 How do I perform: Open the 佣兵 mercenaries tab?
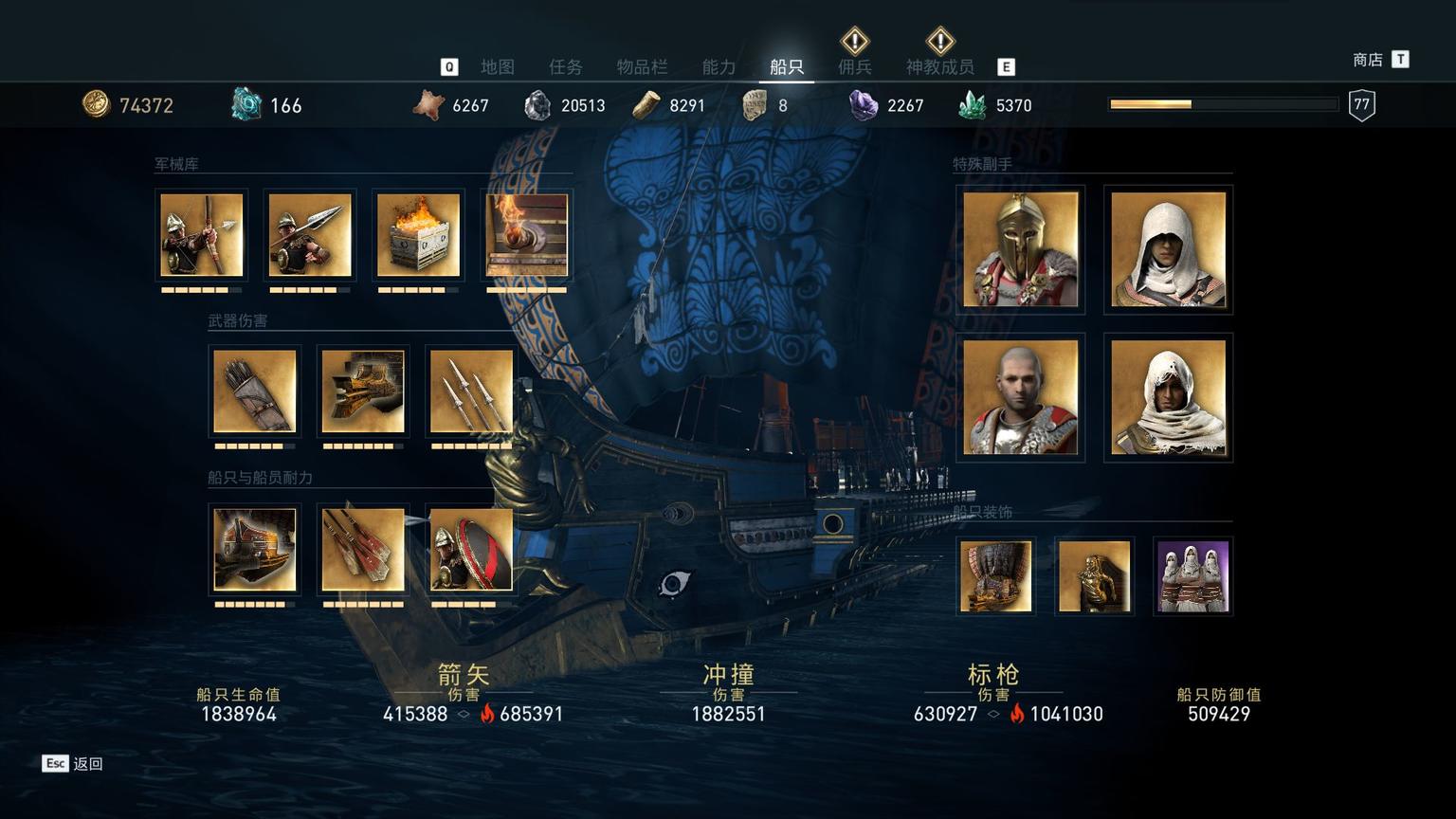[854, 66]
